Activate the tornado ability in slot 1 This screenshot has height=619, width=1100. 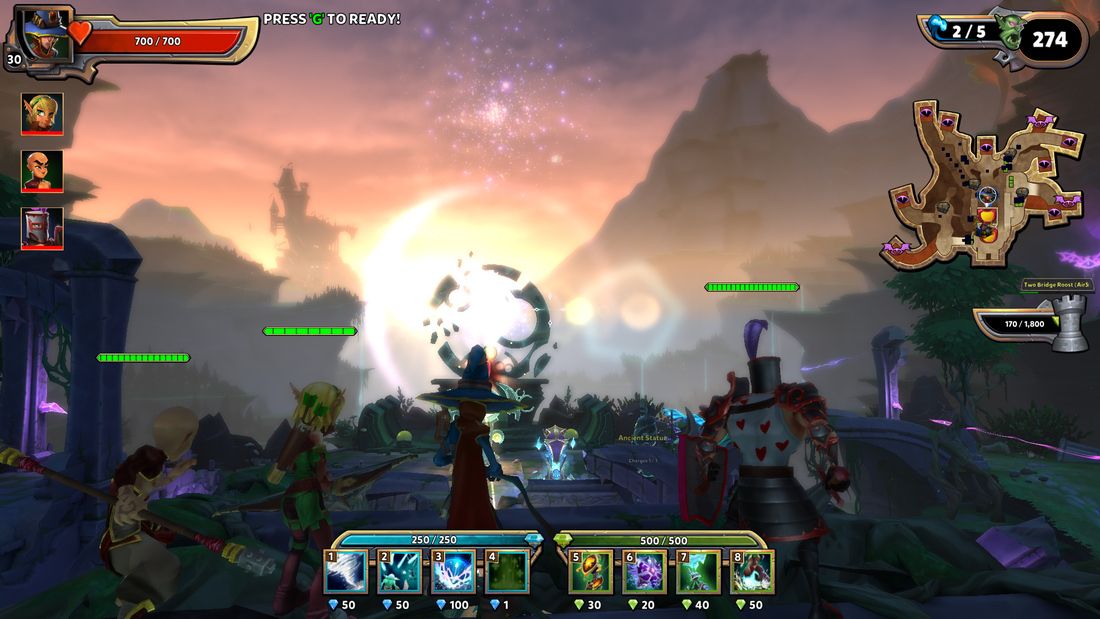(346, 573)
